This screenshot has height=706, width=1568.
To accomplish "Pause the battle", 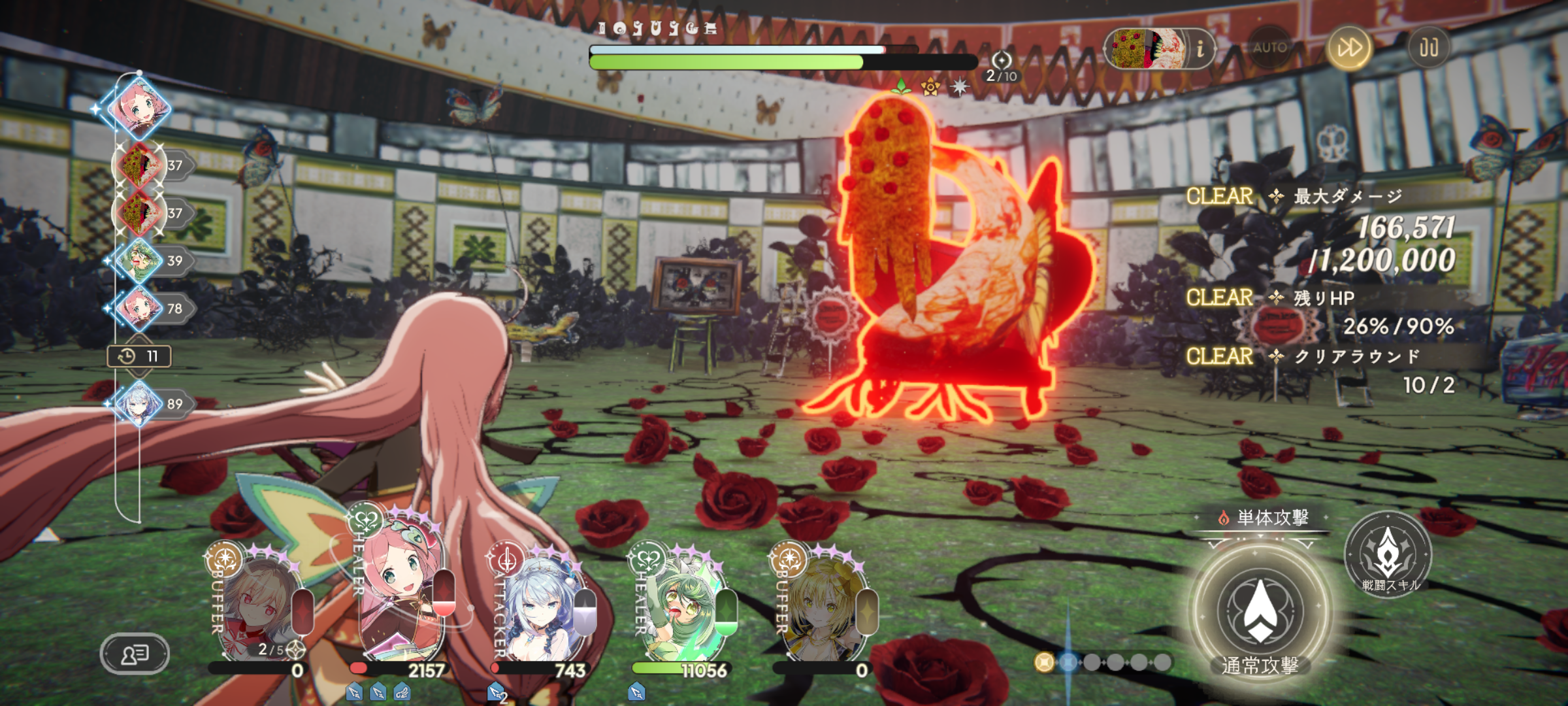I will [1428, 48].
